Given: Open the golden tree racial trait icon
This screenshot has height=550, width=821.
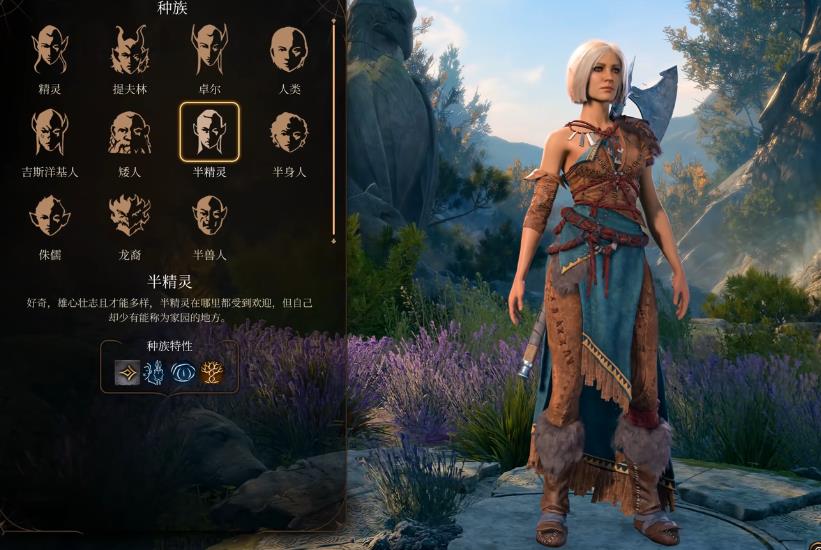Looking at the screenshot, I should (x=211, y=373).
